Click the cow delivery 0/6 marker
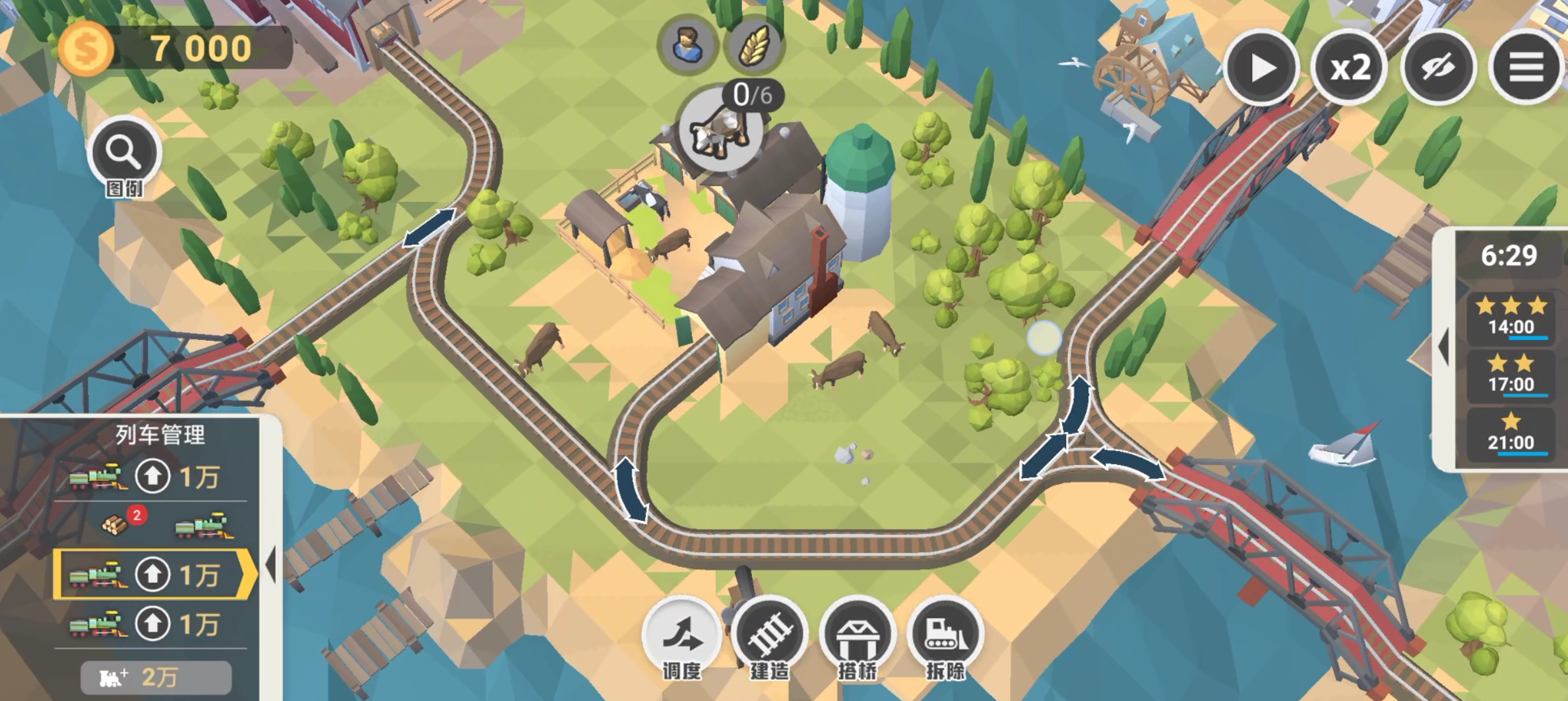Screen dimensions: 1568x701 720,129
